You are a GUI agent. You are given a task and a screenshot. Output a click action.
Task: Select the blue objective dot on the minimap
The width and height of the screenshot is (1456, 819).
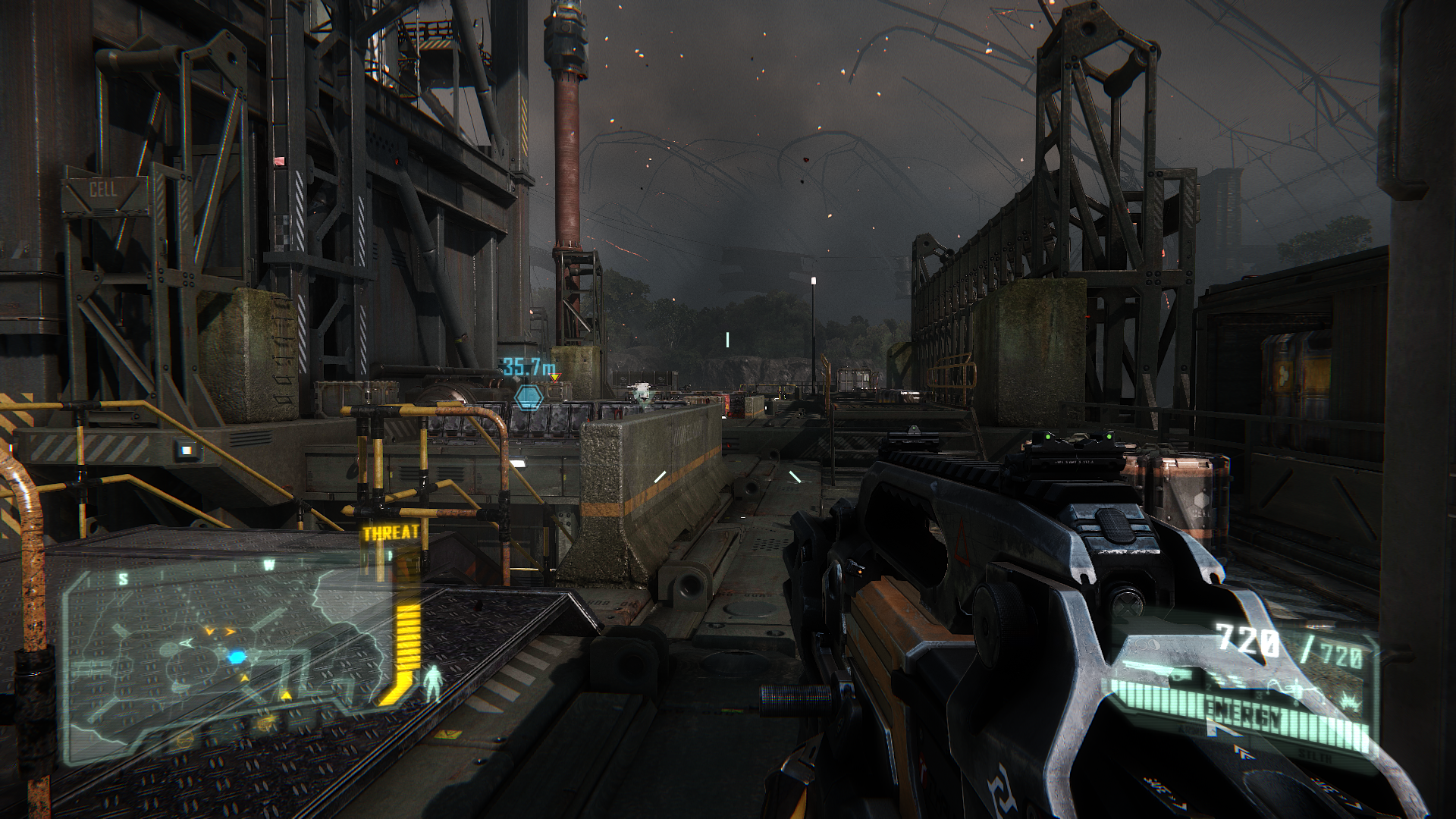237,657
